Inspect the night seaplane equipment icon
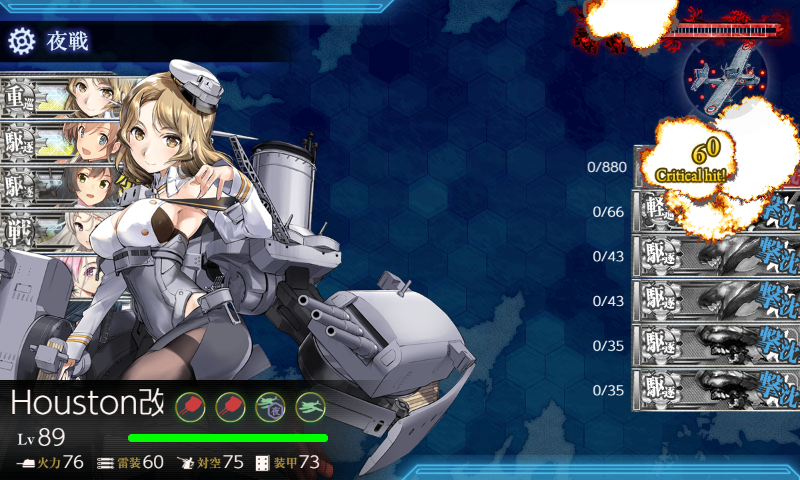 [x=271, y=405]
